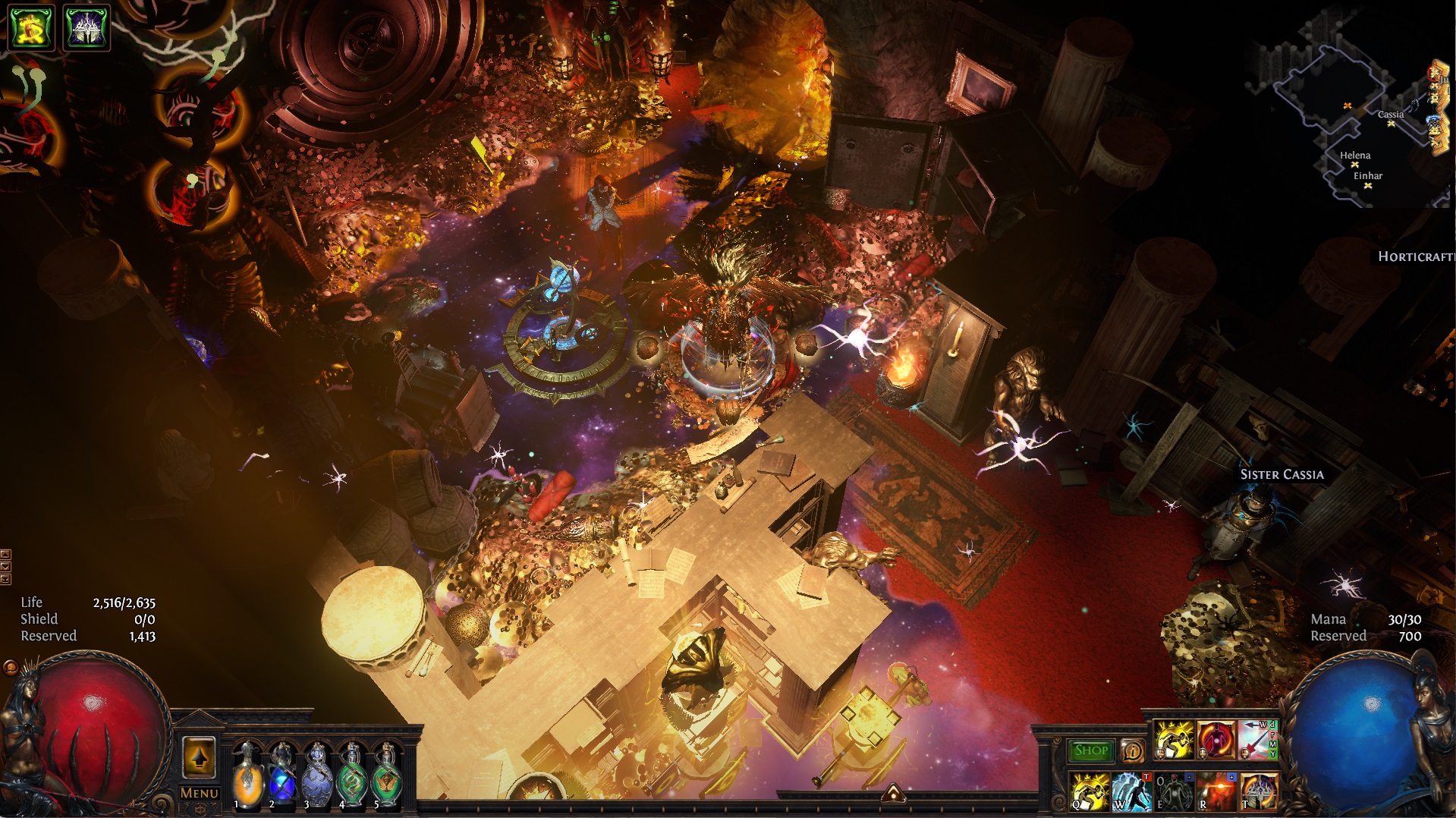Activate the green swirl flask in slot 4
1456x818 pixels.
pyautogui.click(x=351, y=774)
